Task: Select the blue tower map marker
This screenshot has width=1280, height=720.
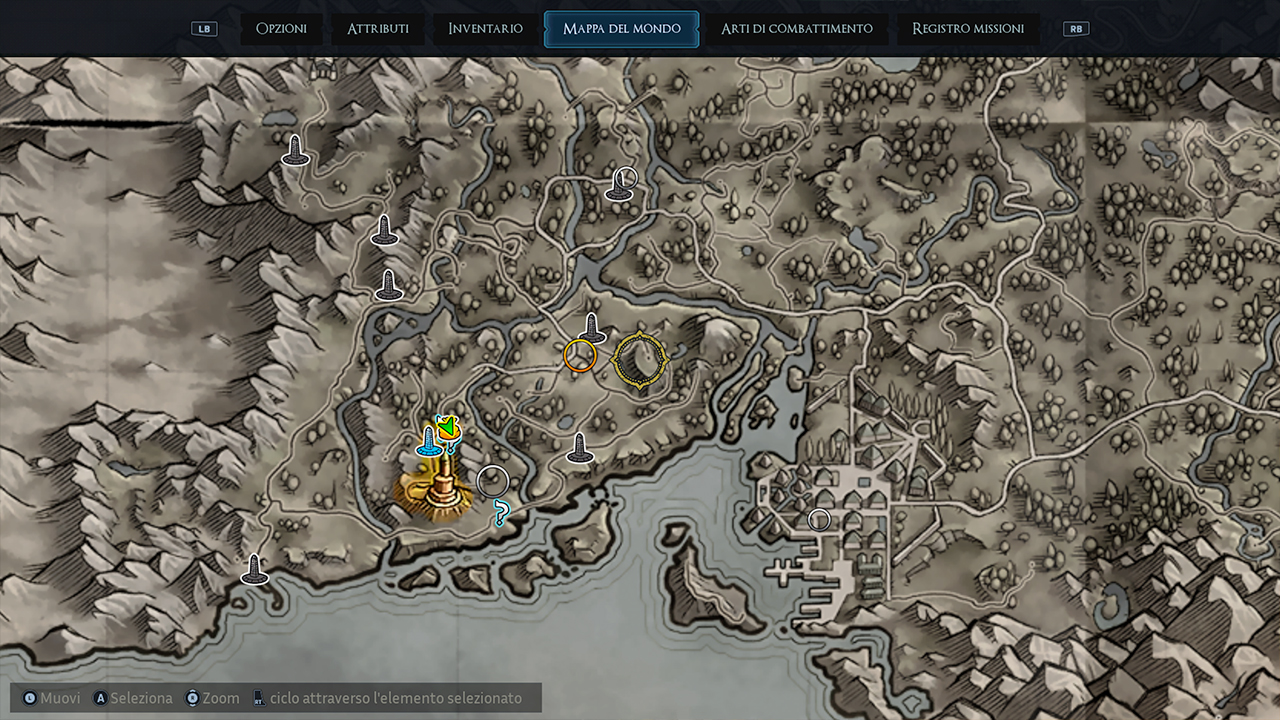Action: tap(429, 442)
